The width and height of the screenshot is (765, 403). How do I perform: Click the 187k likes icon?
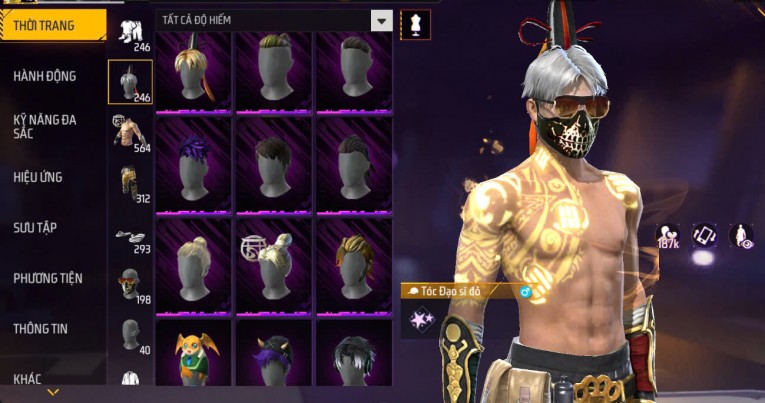point(668,236)
